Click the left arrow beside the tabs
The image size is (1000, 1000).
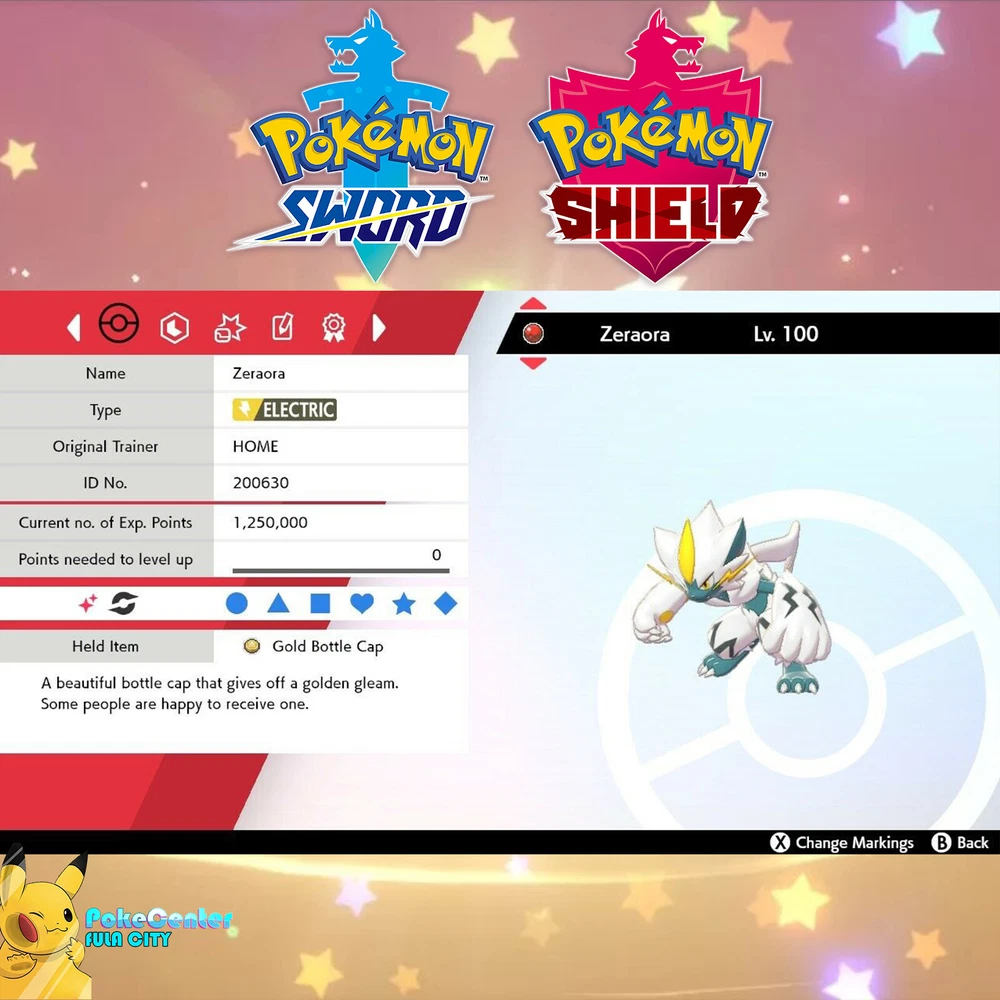[x=73, y=327]
